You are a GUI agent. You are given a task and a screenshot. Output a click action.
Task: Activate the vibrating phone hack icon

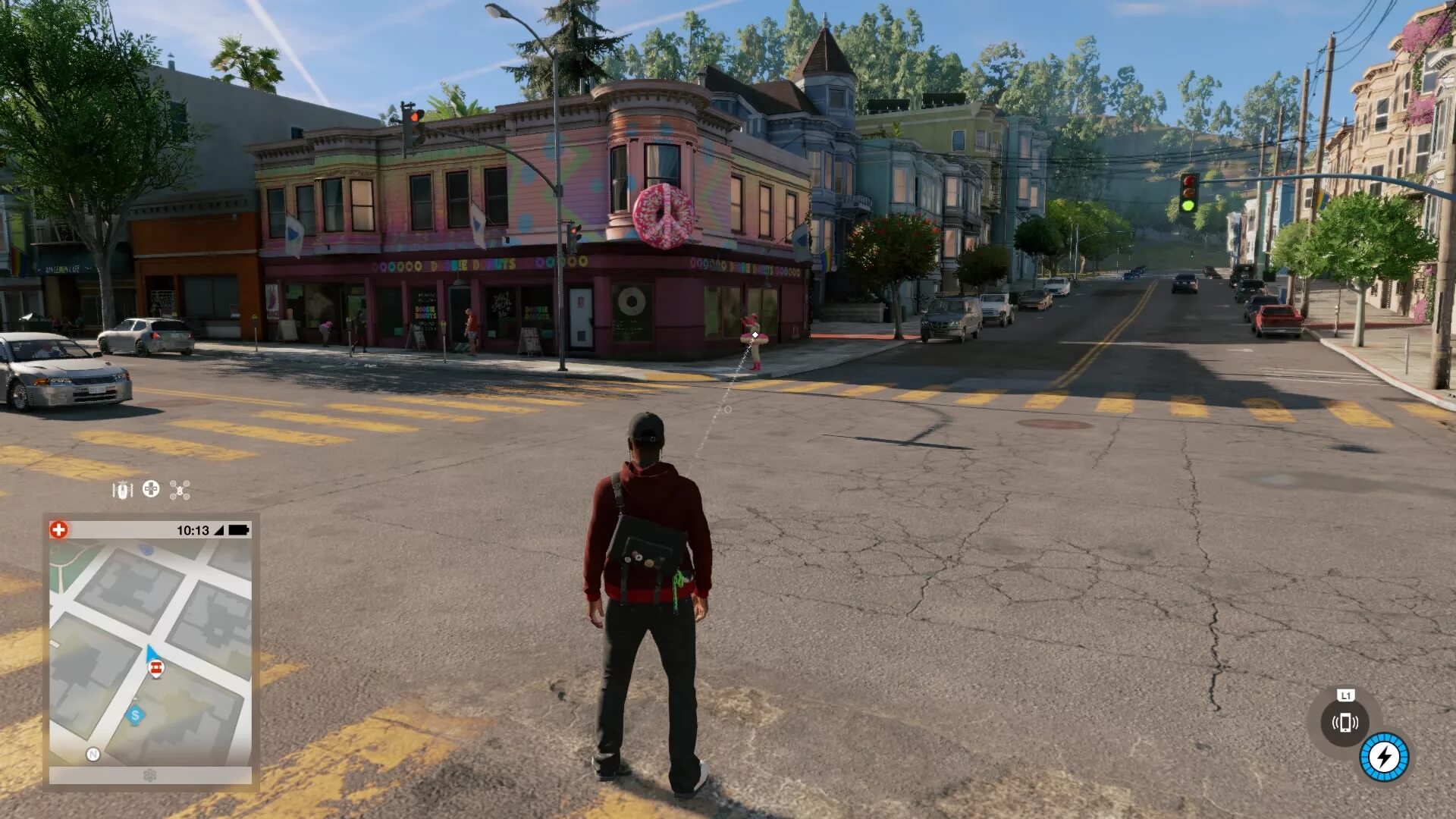coord(1345,722)
